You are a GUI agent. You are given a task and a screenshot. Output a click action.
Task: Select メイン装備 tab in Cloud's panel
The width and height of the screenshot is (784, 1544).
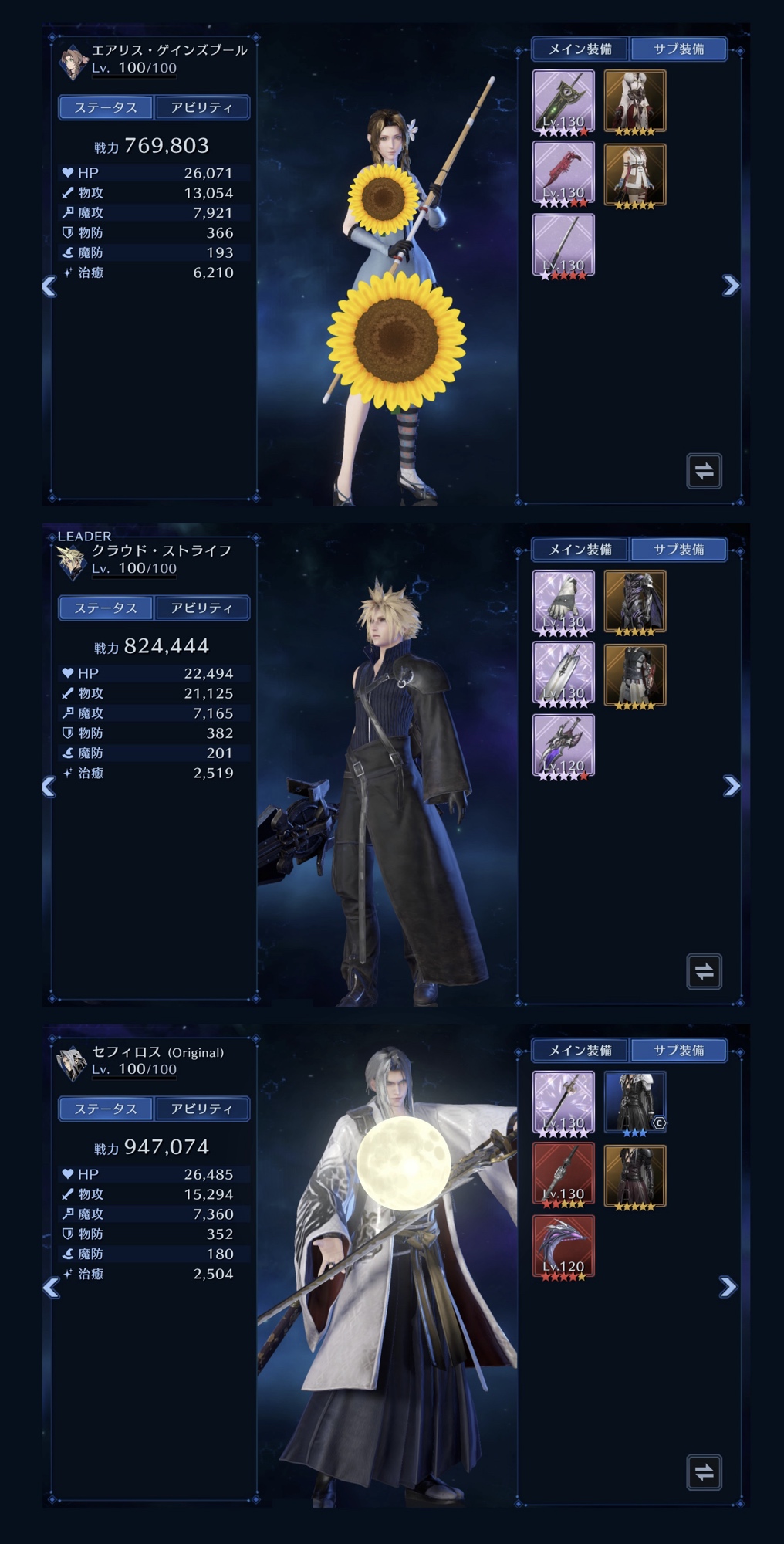pyautogui.click(x=580, y=550)
